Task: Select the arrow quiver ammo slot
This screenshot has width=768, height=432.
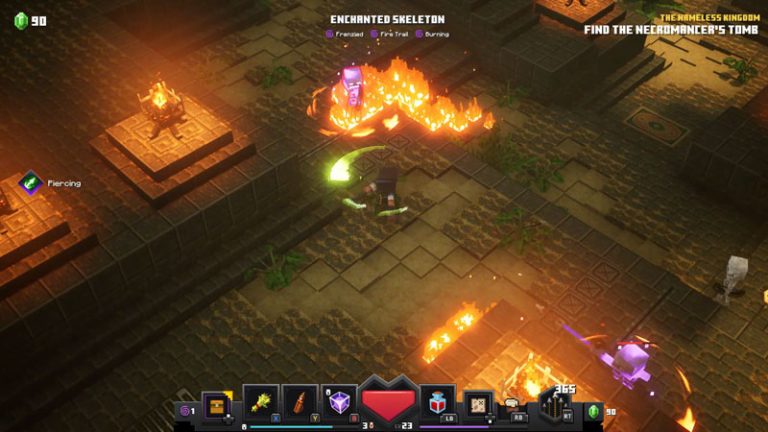Action: (x=553, y=405)
